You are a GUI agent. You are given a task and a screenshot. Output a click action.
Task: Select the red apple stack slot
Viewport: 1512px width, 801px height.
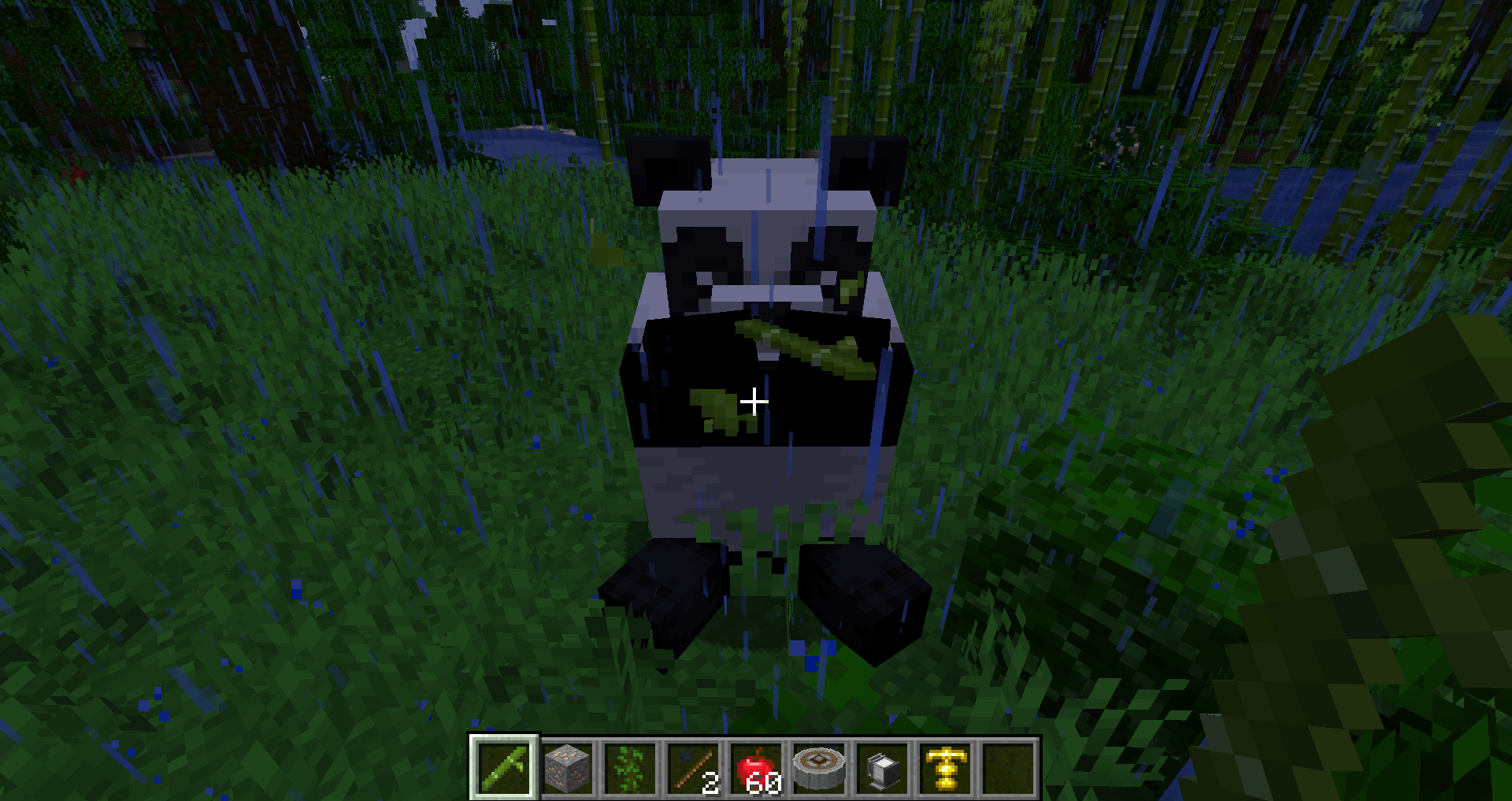756,767
